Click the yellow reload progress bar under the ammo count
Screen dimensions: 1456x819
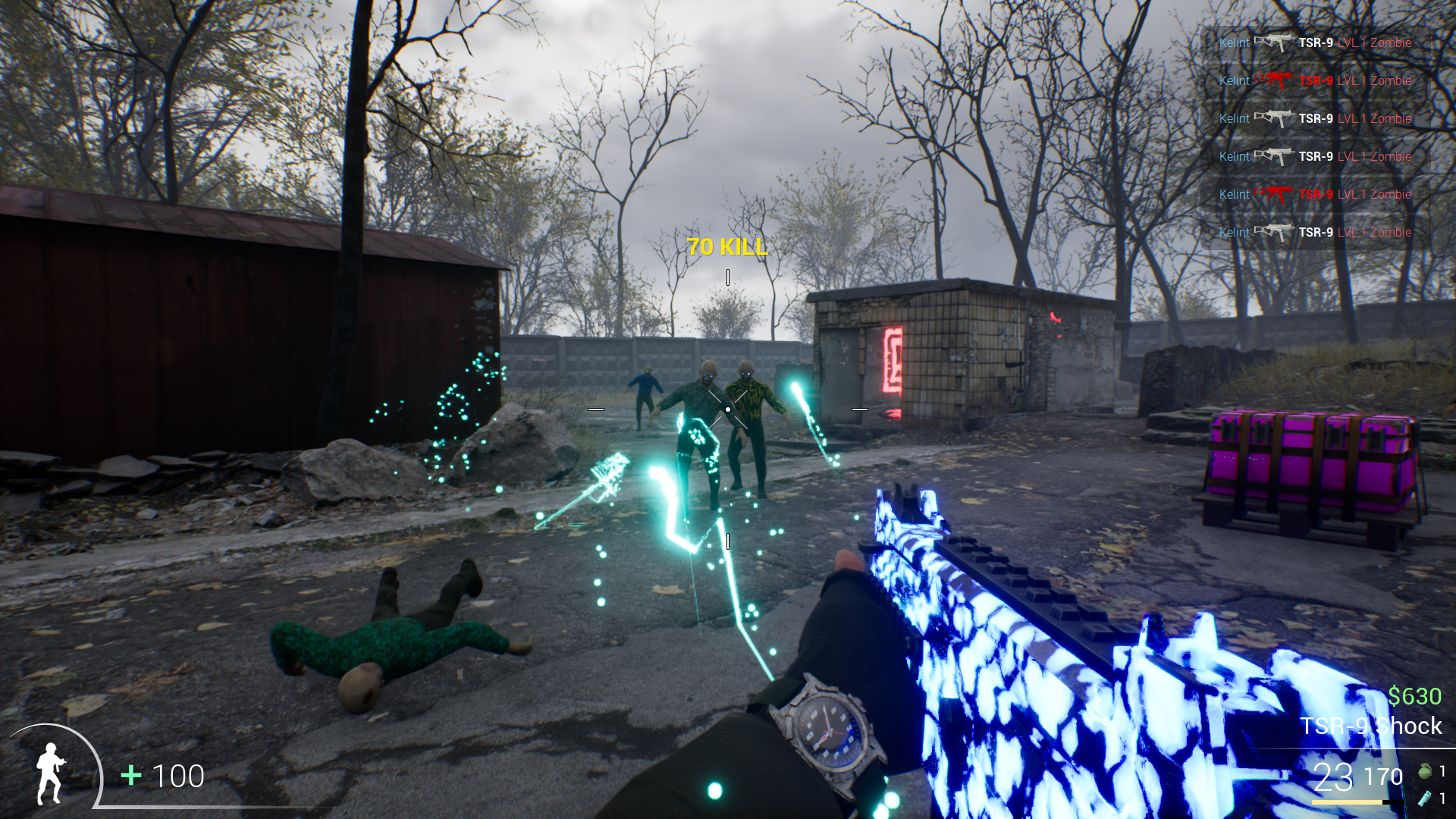pyautogui.click(x=1346, y=802)
